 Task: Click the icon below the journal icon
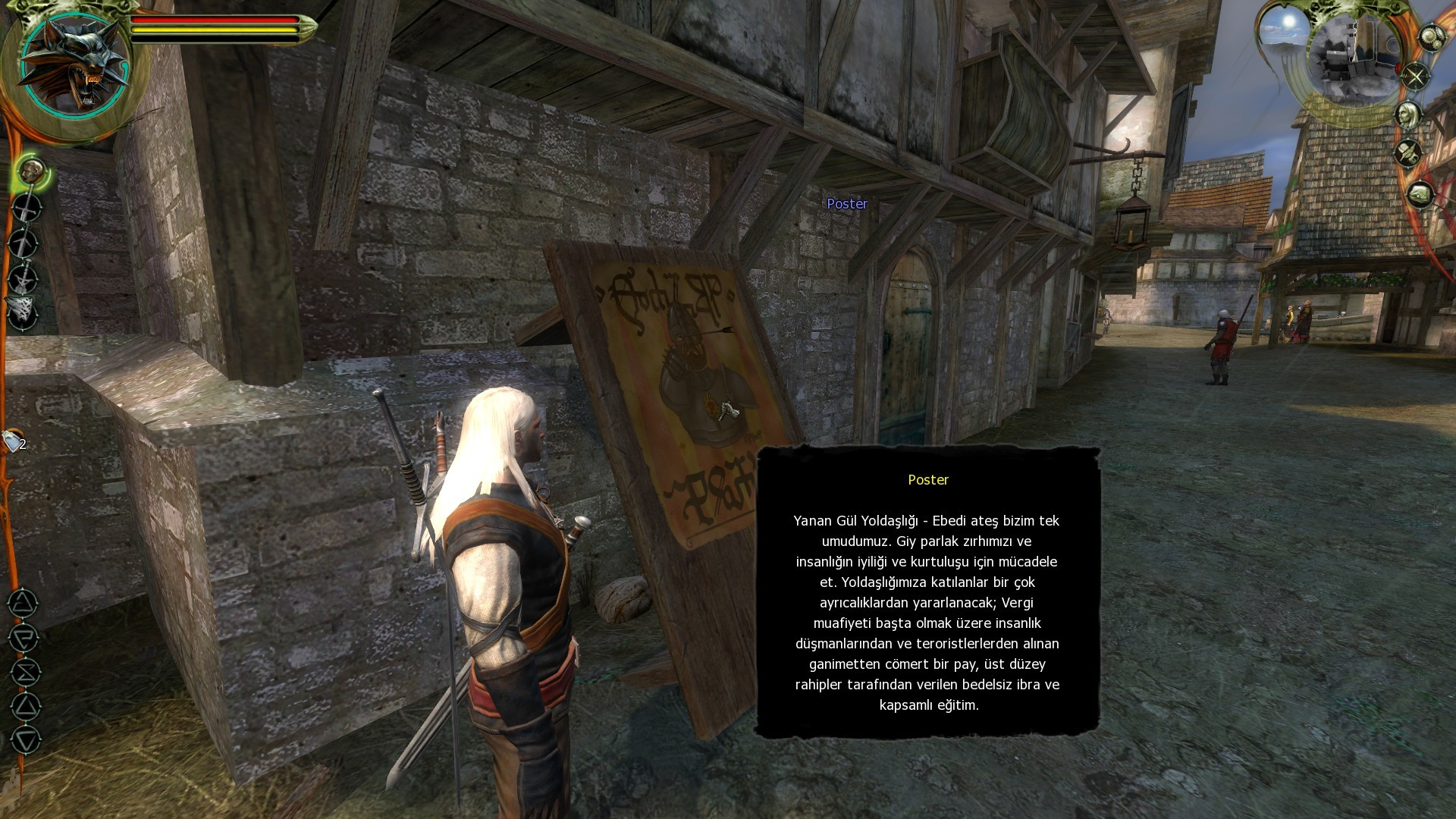(1420, 195)
